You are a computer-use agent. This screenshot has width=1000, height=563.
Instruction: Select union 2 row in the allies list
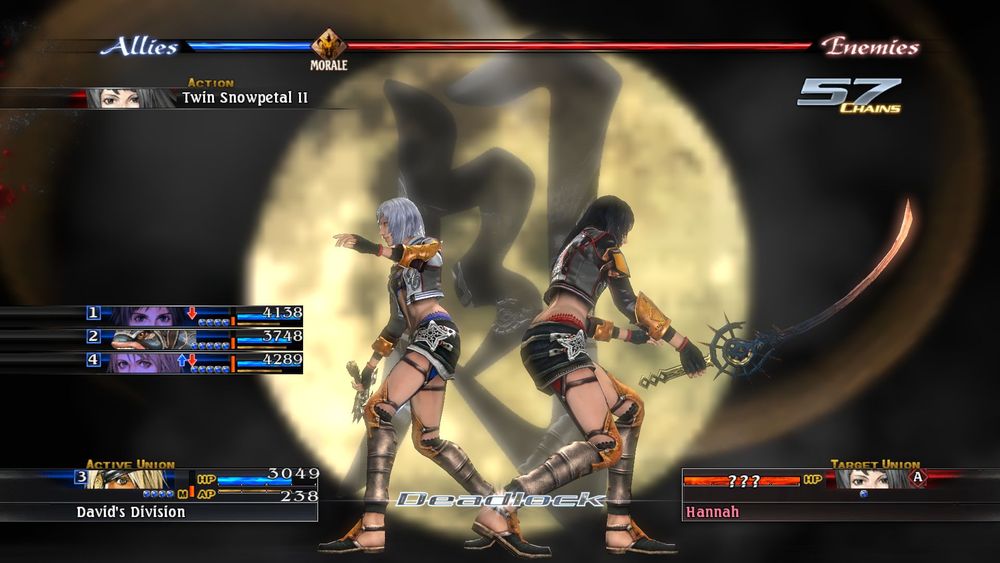[x=194, y=338]
